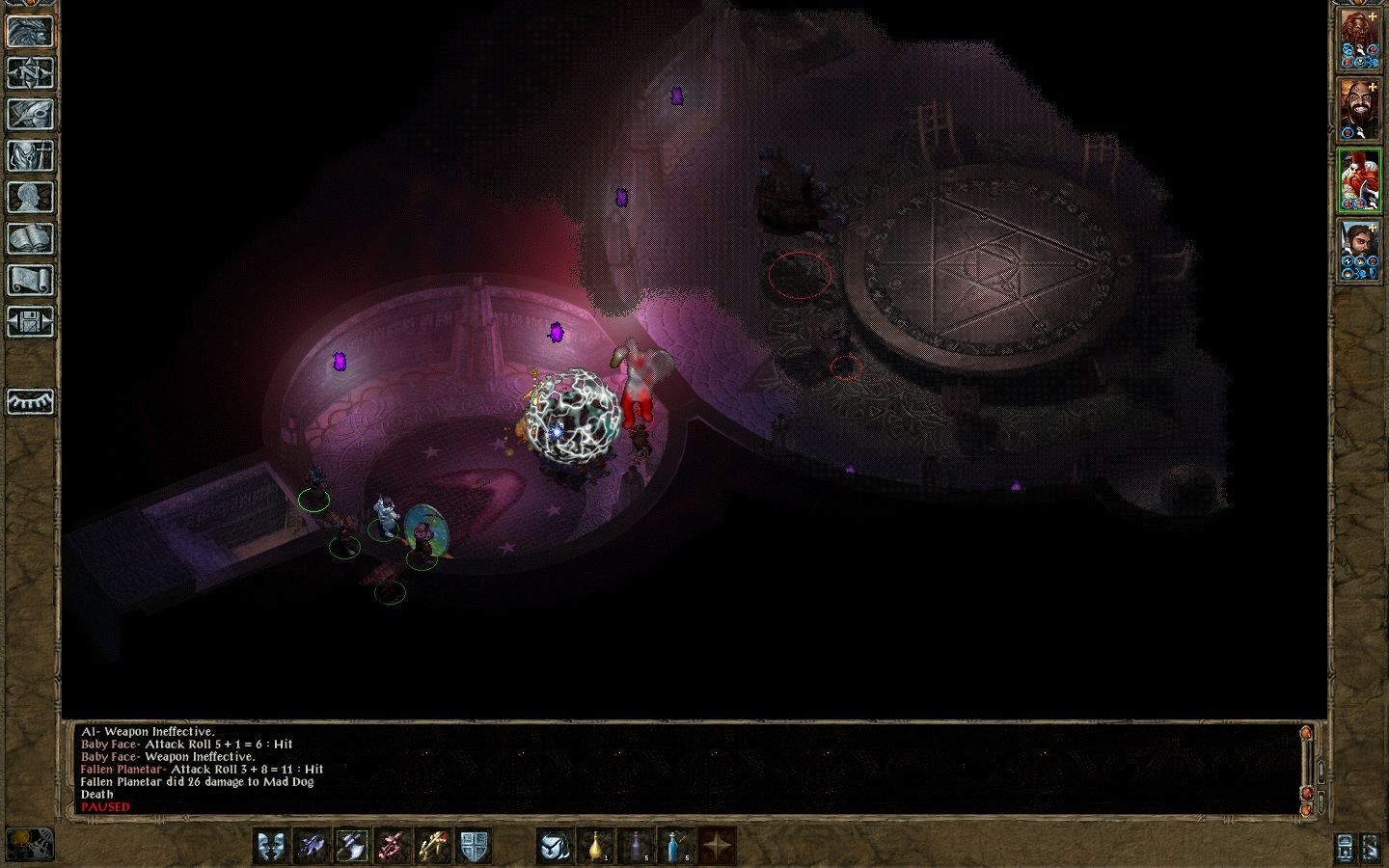The image size is (1389, 868).
Task: Select the bearded grinning man portrait
Action: point(1358,110)
